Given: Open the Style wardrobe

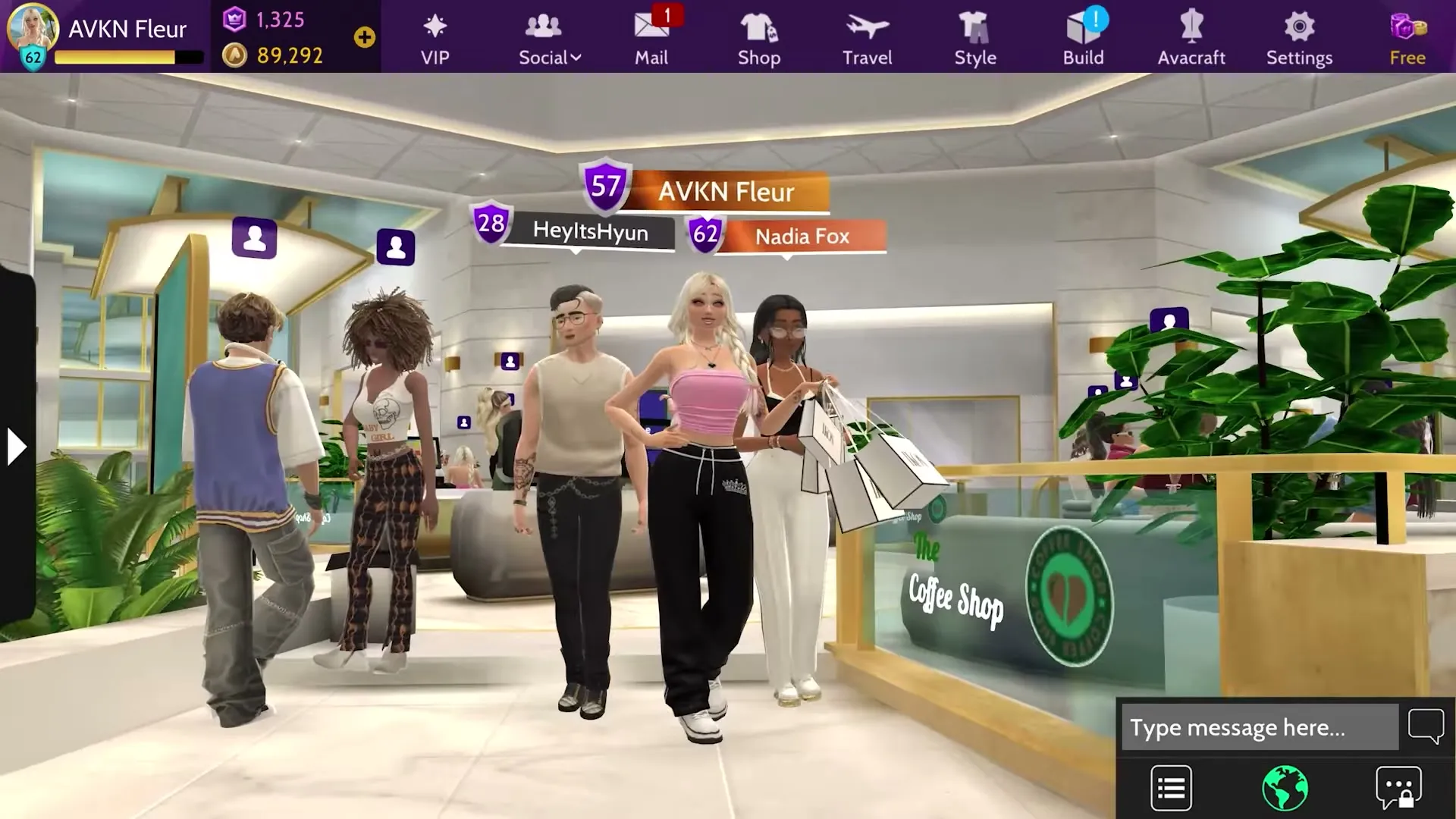Looking at the screenshot, I should point(975,34).
